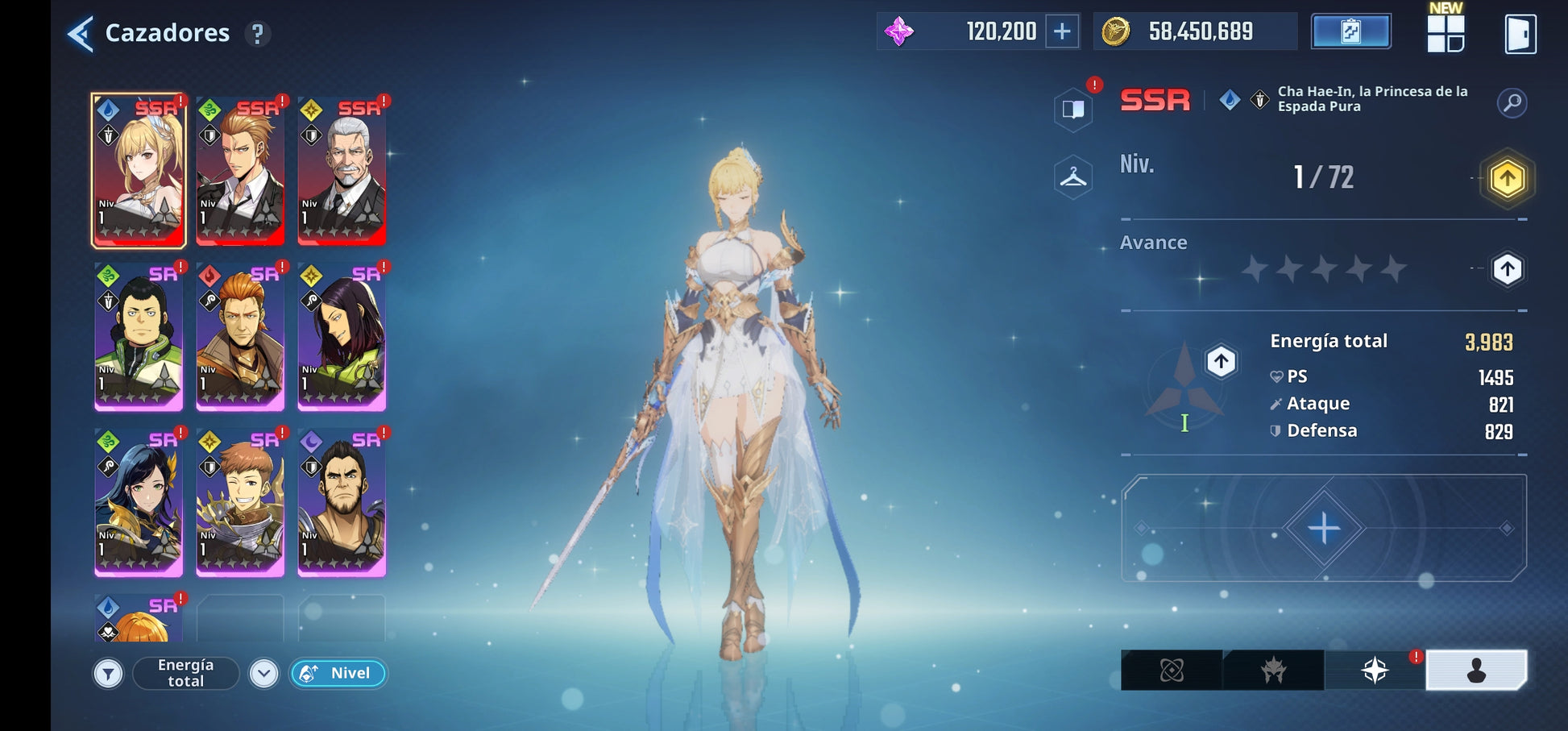
Task: Open the Energía total sort dropdown
Action: pos(263,673)
